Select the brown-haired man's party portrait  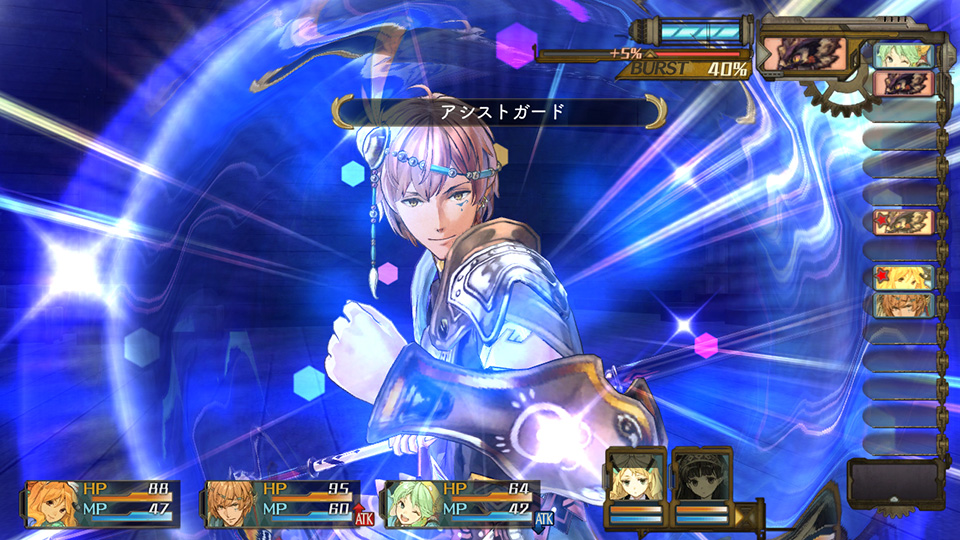click(x=231, y=503)
